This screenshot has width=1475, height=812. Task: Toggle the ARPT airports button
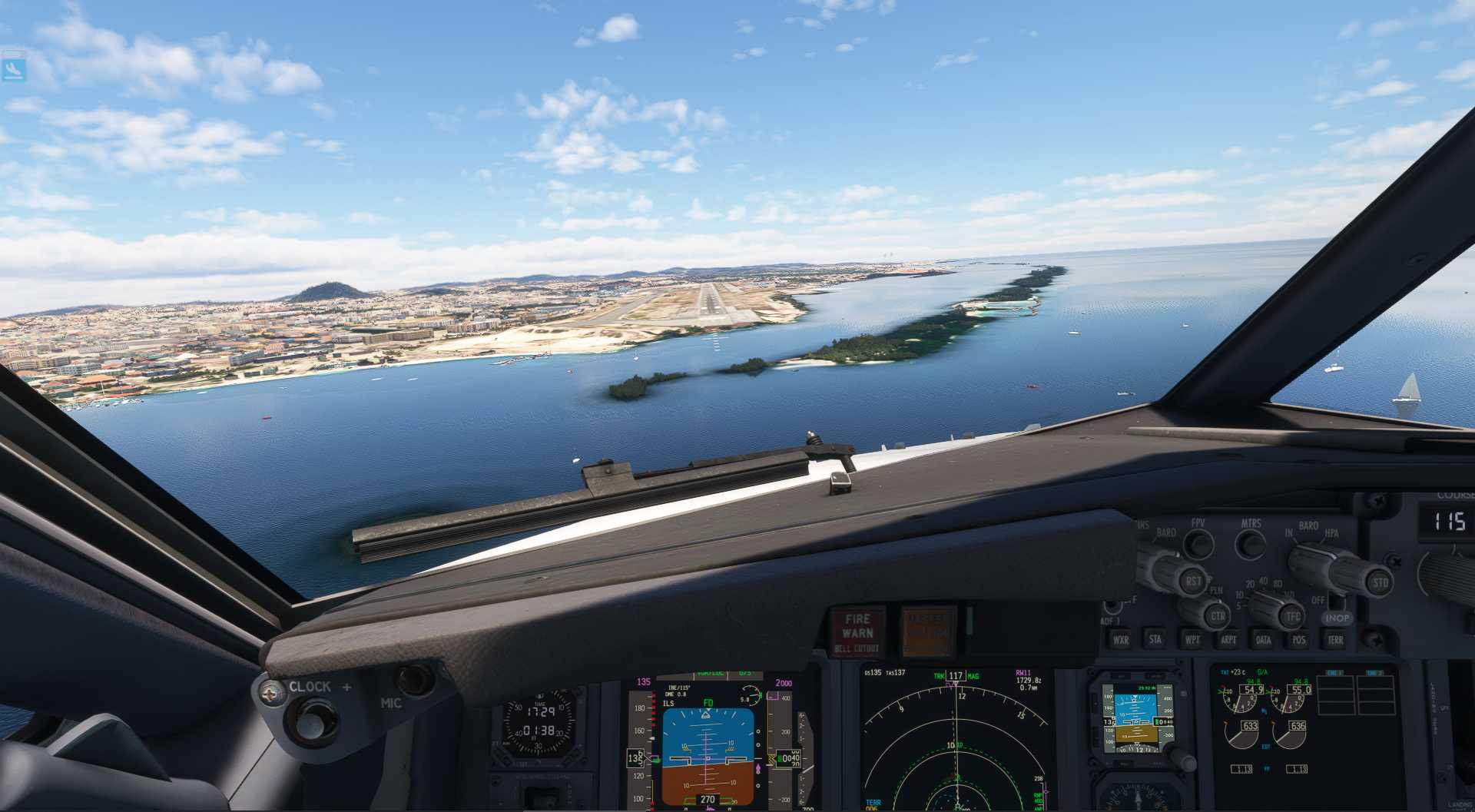click(x=1228, y=638)
